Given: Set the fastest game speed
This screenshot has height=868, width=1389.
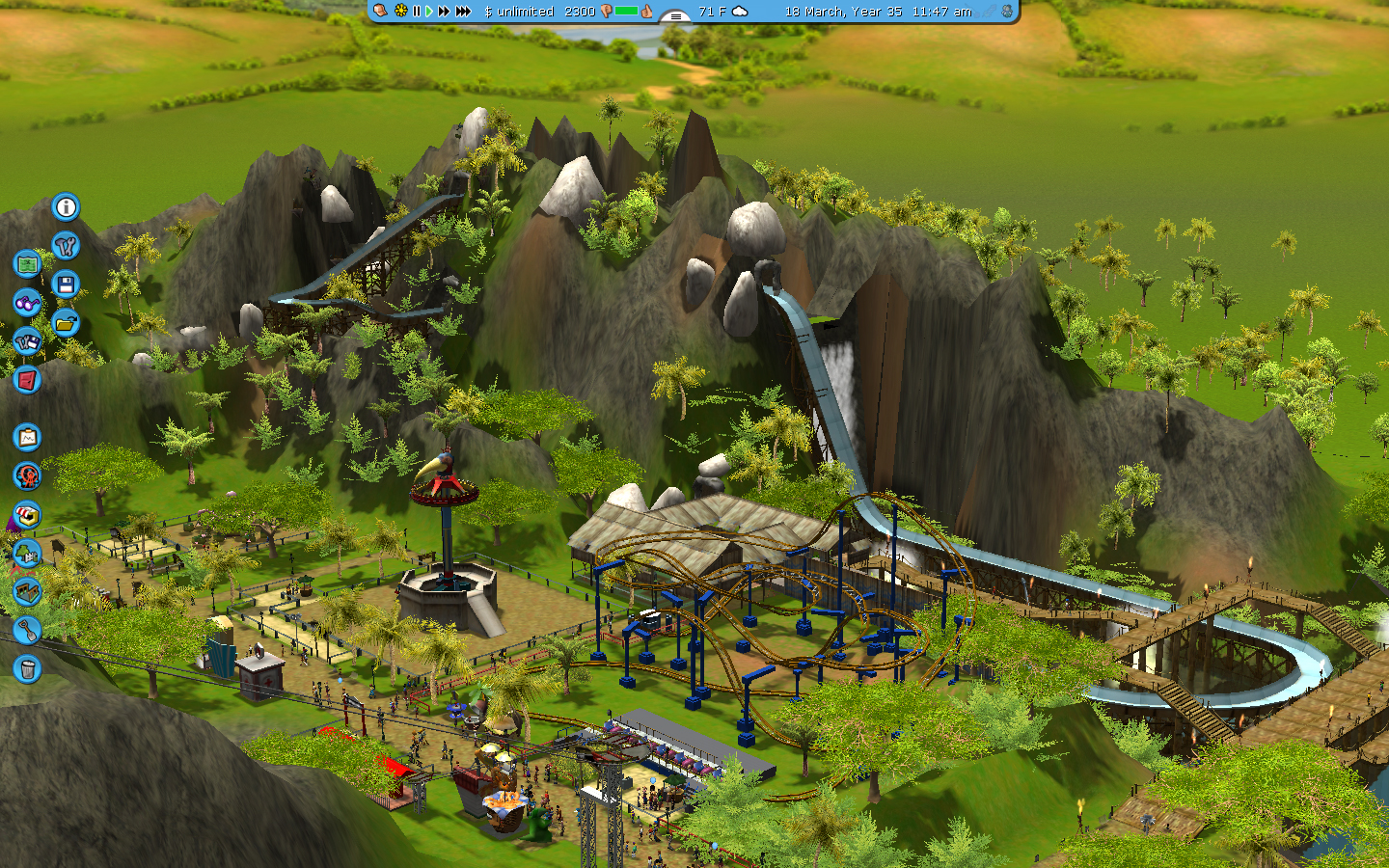Looking at the screenshot, I should tap(463, 11).
